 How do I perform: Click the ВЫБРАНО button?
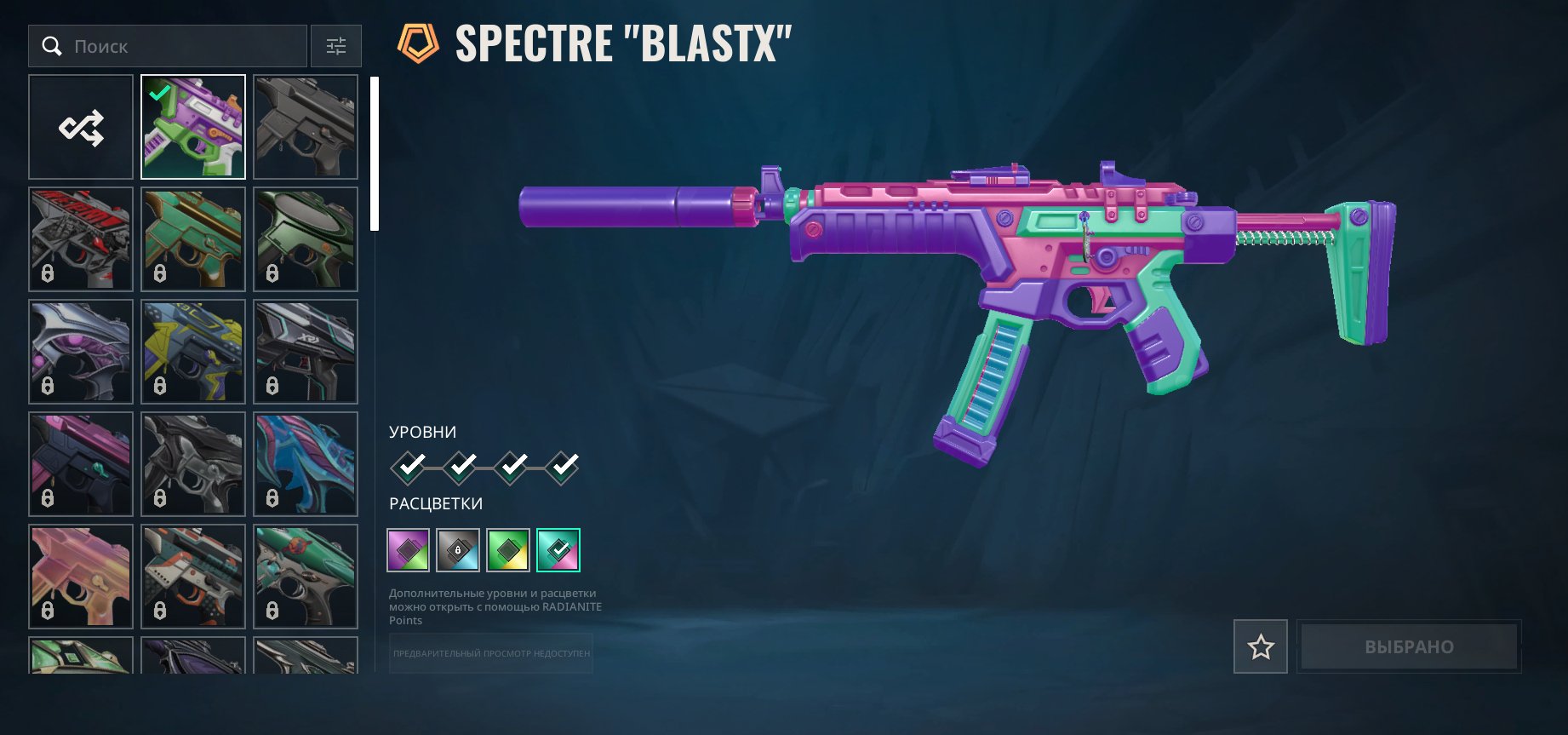tap(1409, 646)
